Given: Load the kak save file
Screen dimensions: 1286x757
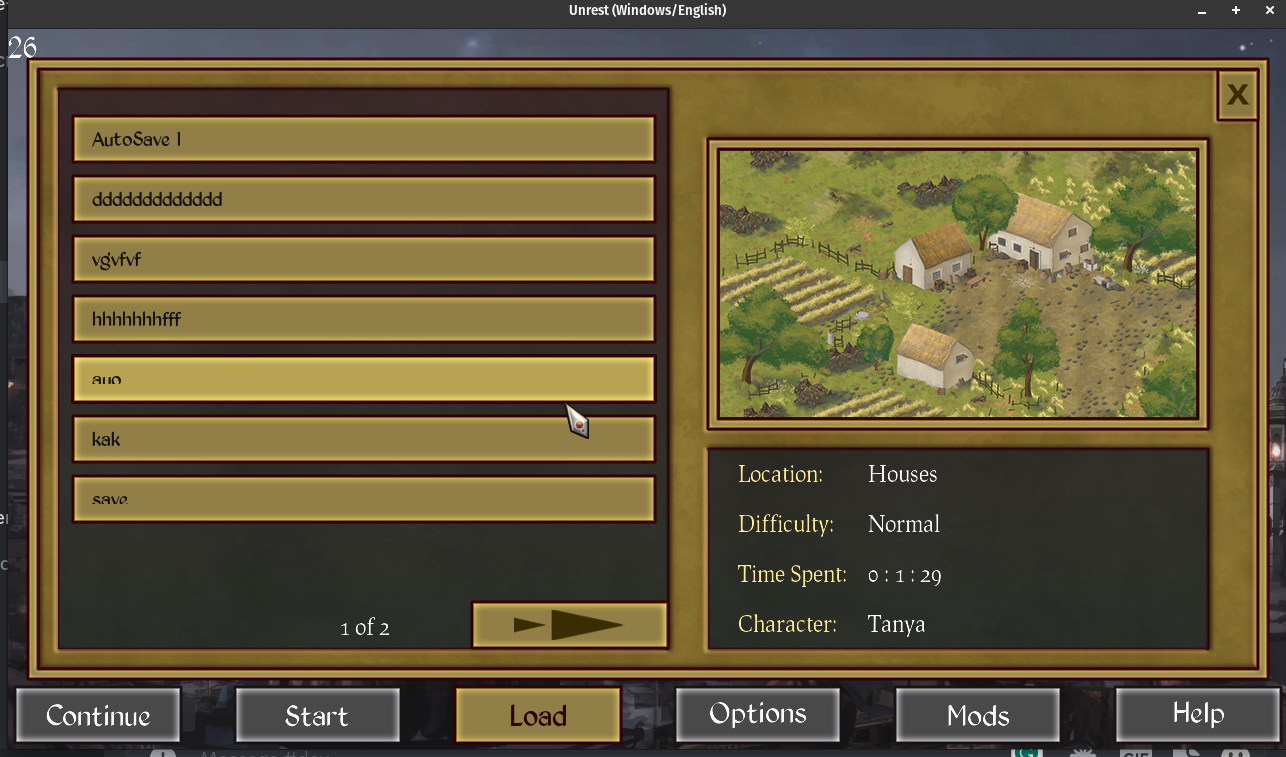Looking at the screenshot, I should click(x=363, y=438).
